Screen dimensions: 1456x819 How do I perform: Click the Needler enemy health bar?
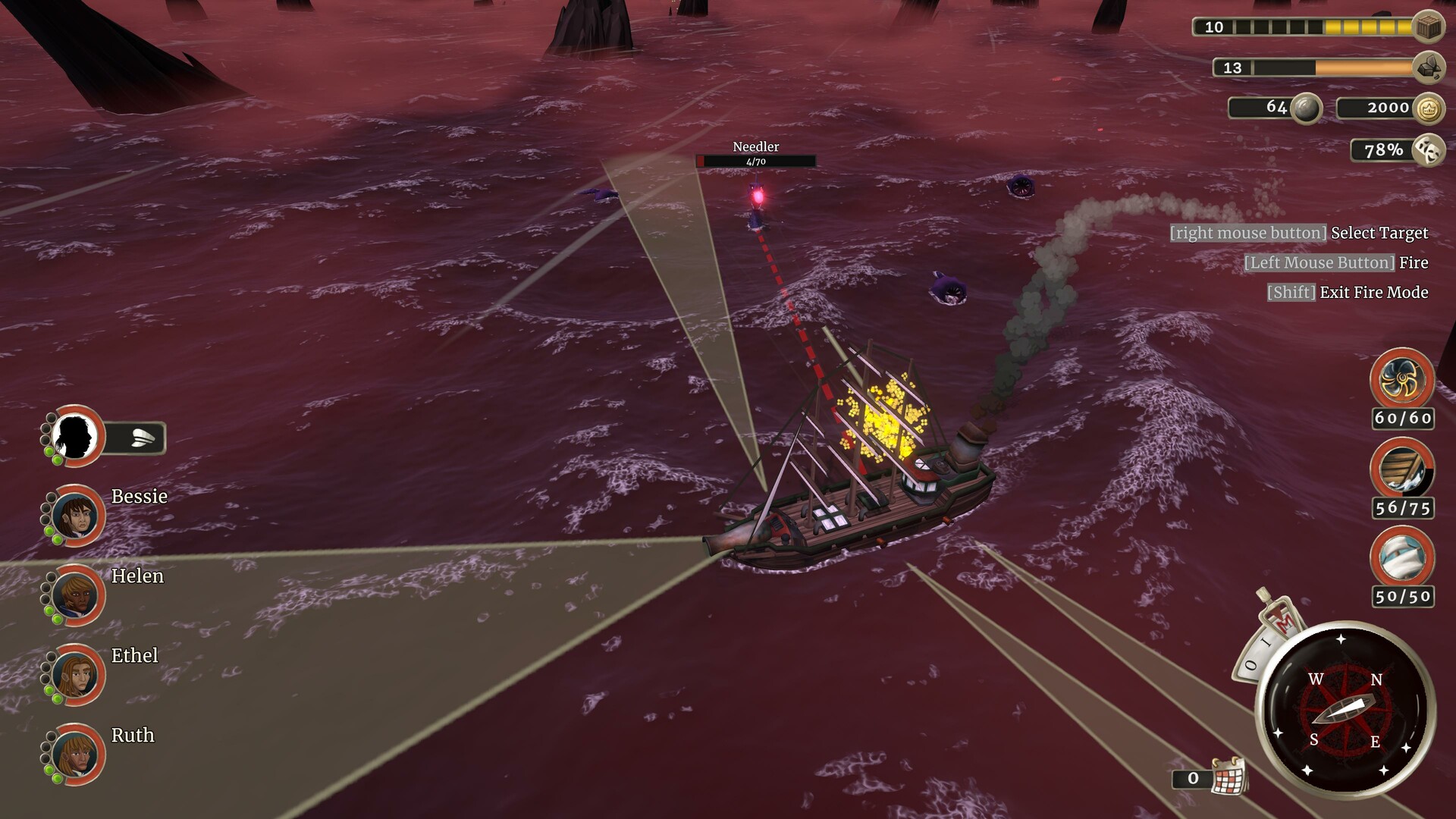[755, 161]
